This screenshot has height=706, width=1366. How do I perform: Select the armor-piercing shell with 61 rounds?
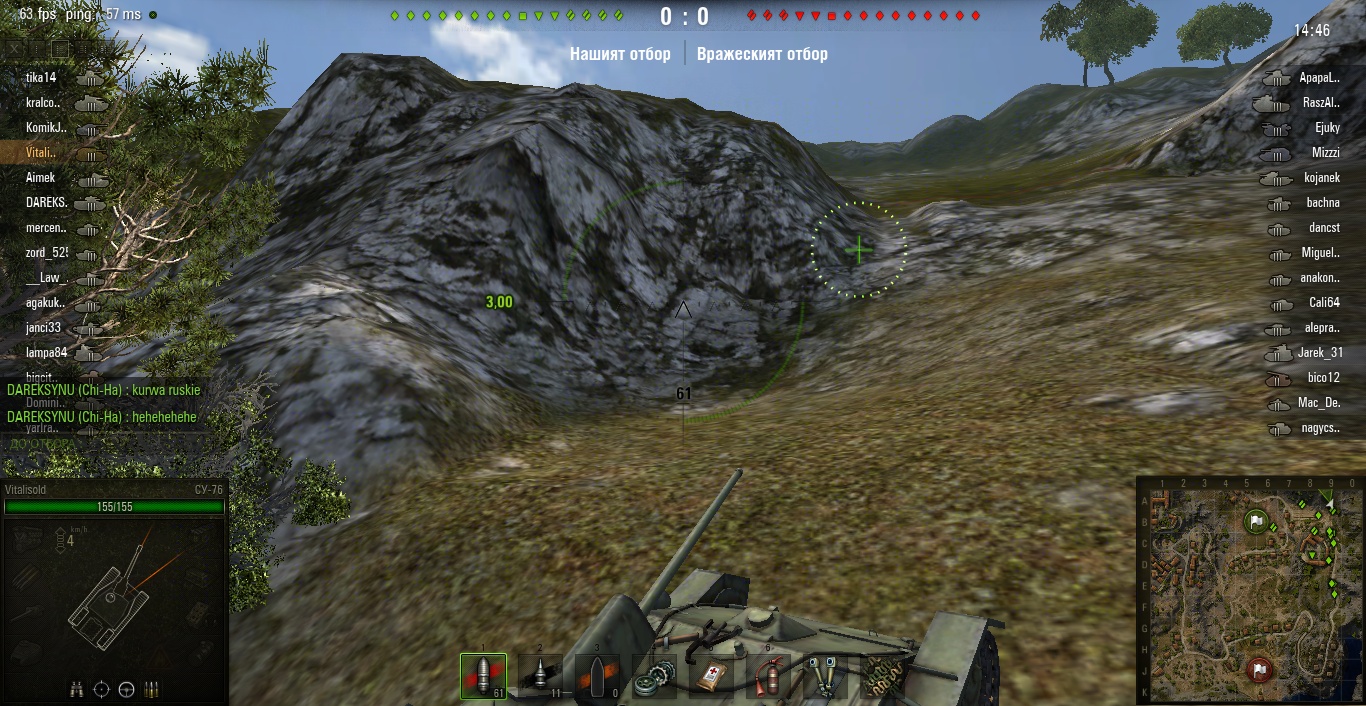(x=483, y=676)
